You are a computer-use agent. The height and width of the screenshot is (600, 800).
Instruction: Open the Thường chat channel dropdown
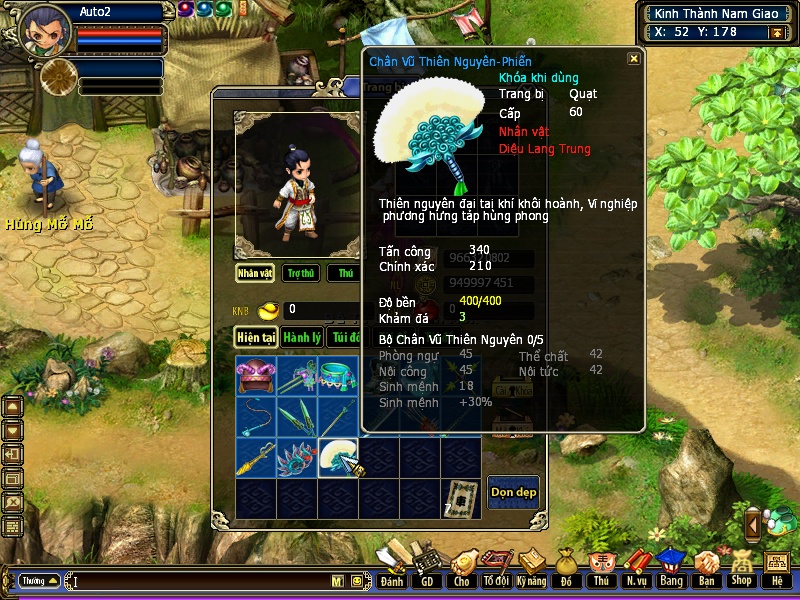[x=39, y=581]
